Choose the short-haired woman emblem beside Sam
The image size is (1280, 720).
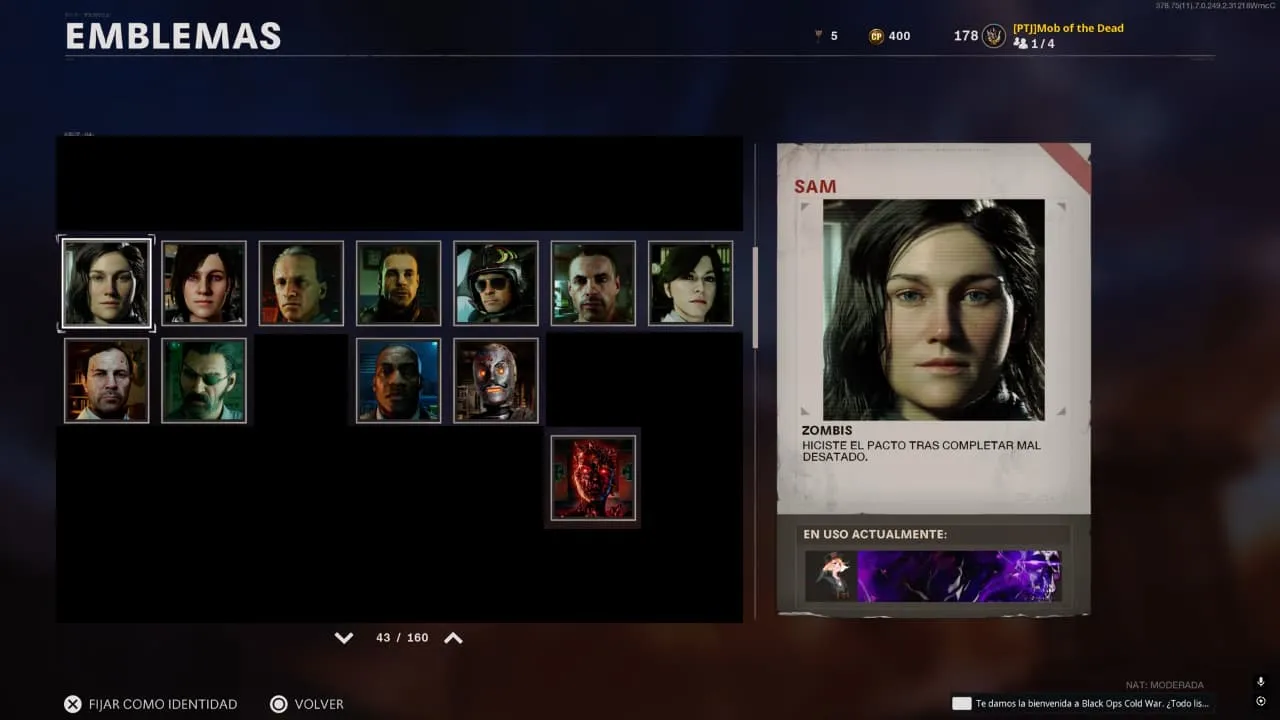point(204,283)
